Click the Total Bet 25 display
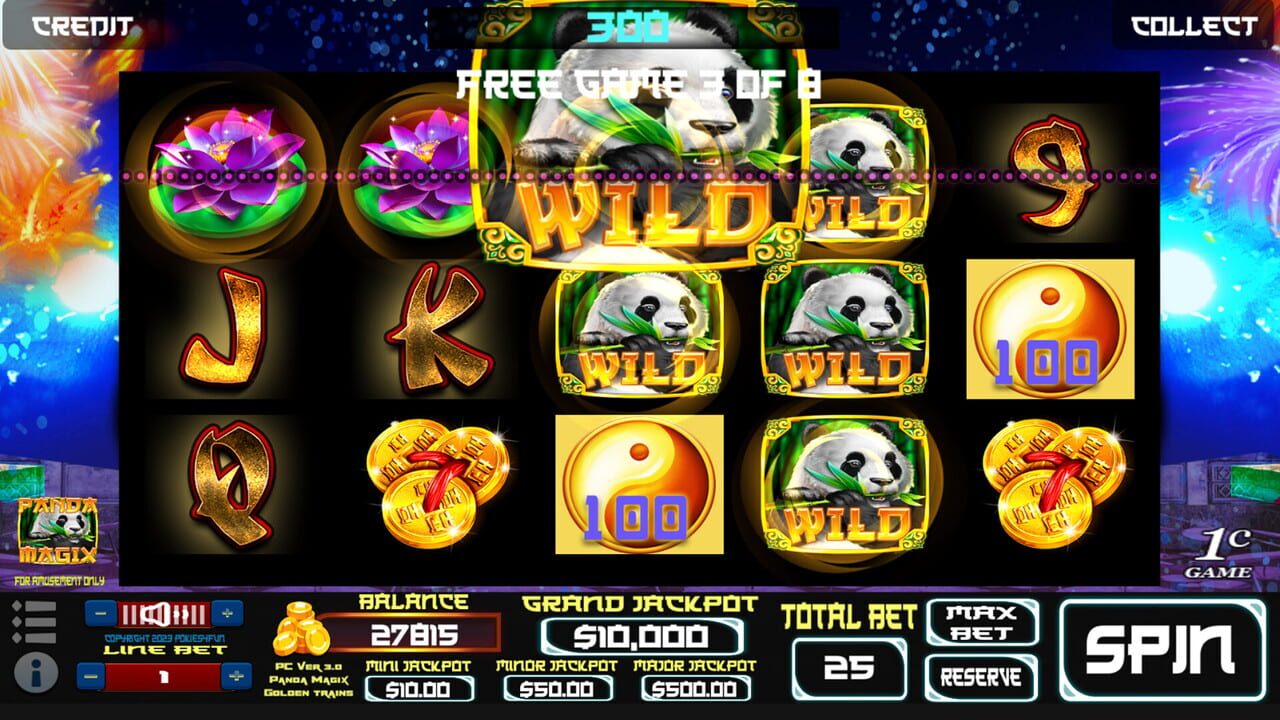This screenshot has height=720, width=1280. (849, 668)
